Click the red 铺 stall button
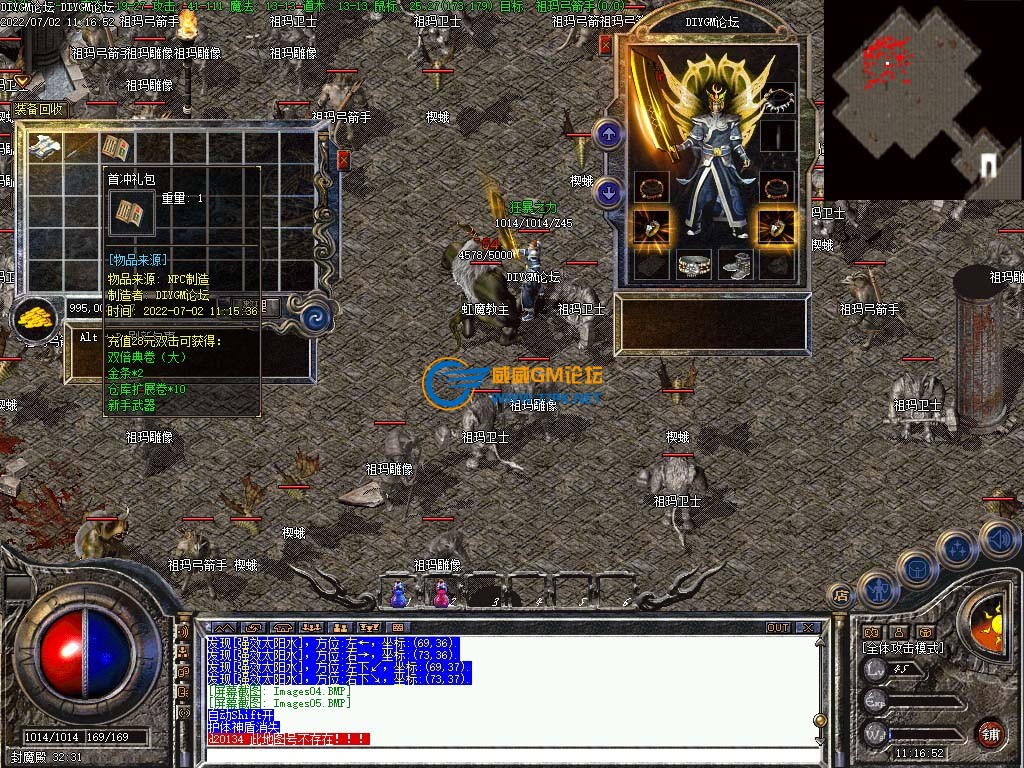Screen dimensions: 1024x768 pyautogui.click(x=990, y=734)
